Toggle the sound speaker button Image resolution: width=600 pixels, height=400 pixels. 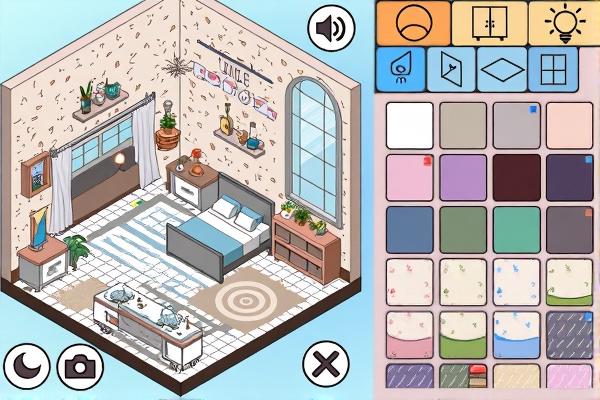tap(333, 28)
